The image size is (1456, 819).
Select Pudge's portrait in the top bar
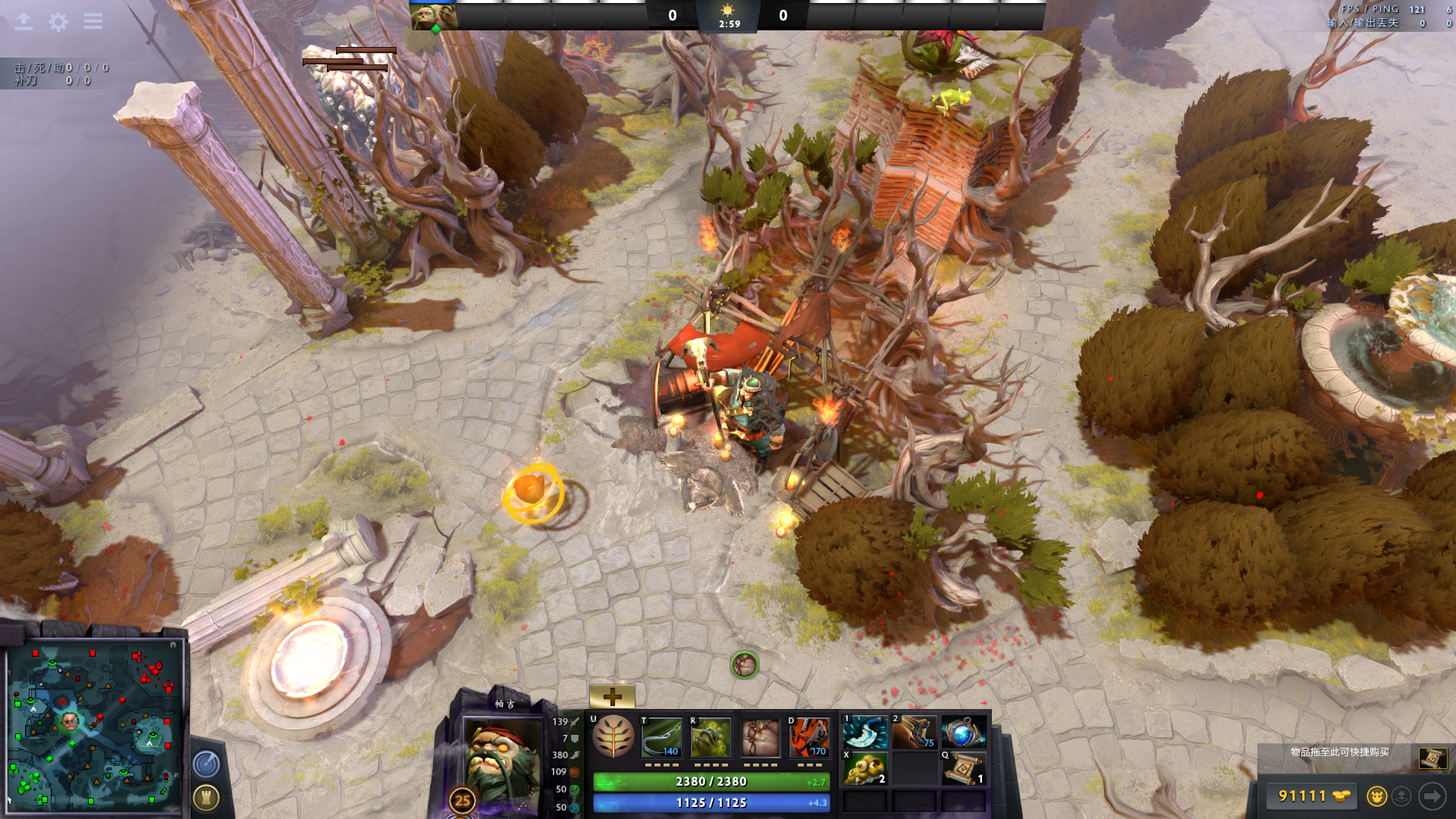(x=434, y=16)
